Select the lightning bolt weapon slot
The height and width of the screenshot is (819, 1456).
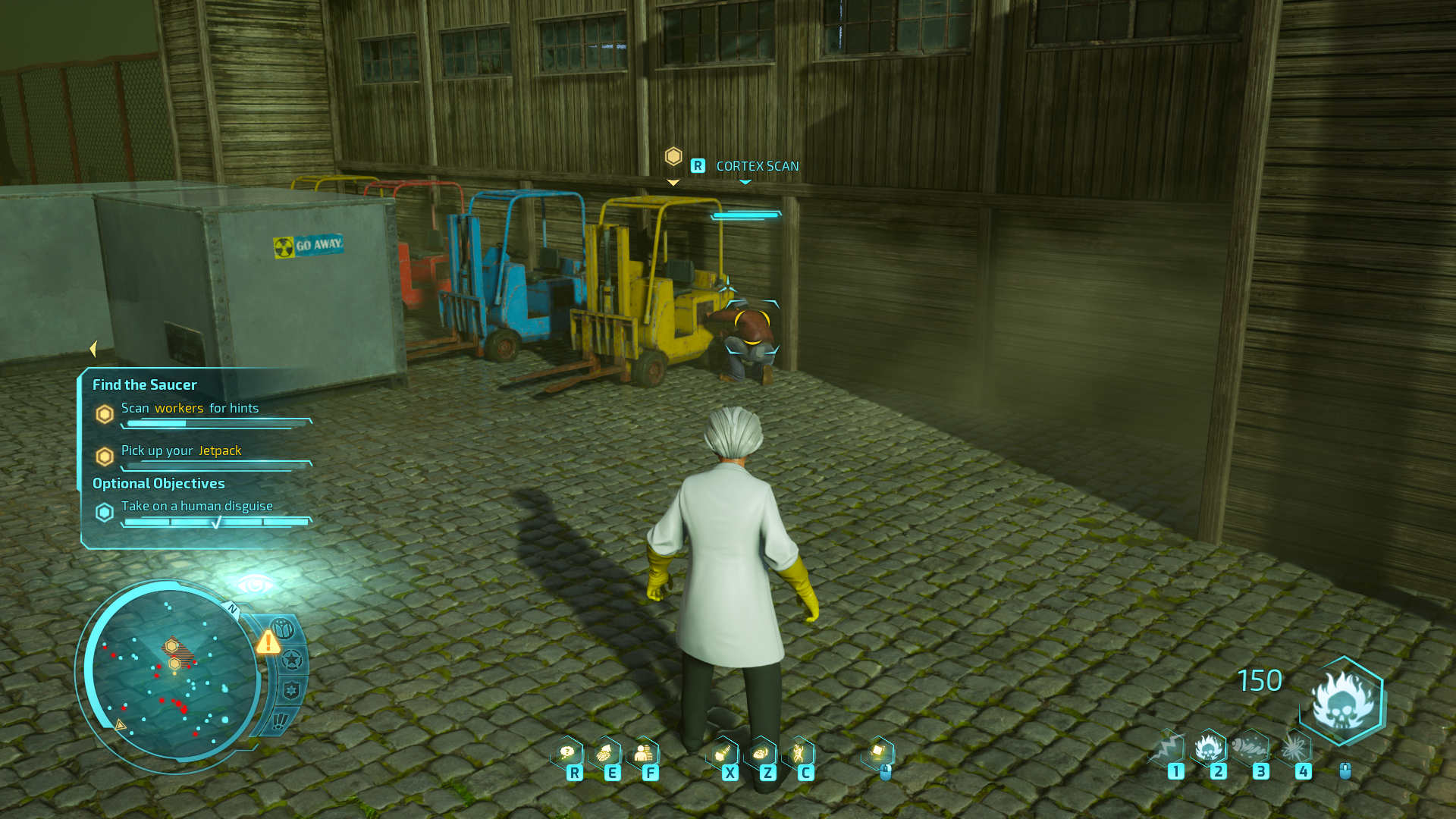click(x=1168, y=748)
